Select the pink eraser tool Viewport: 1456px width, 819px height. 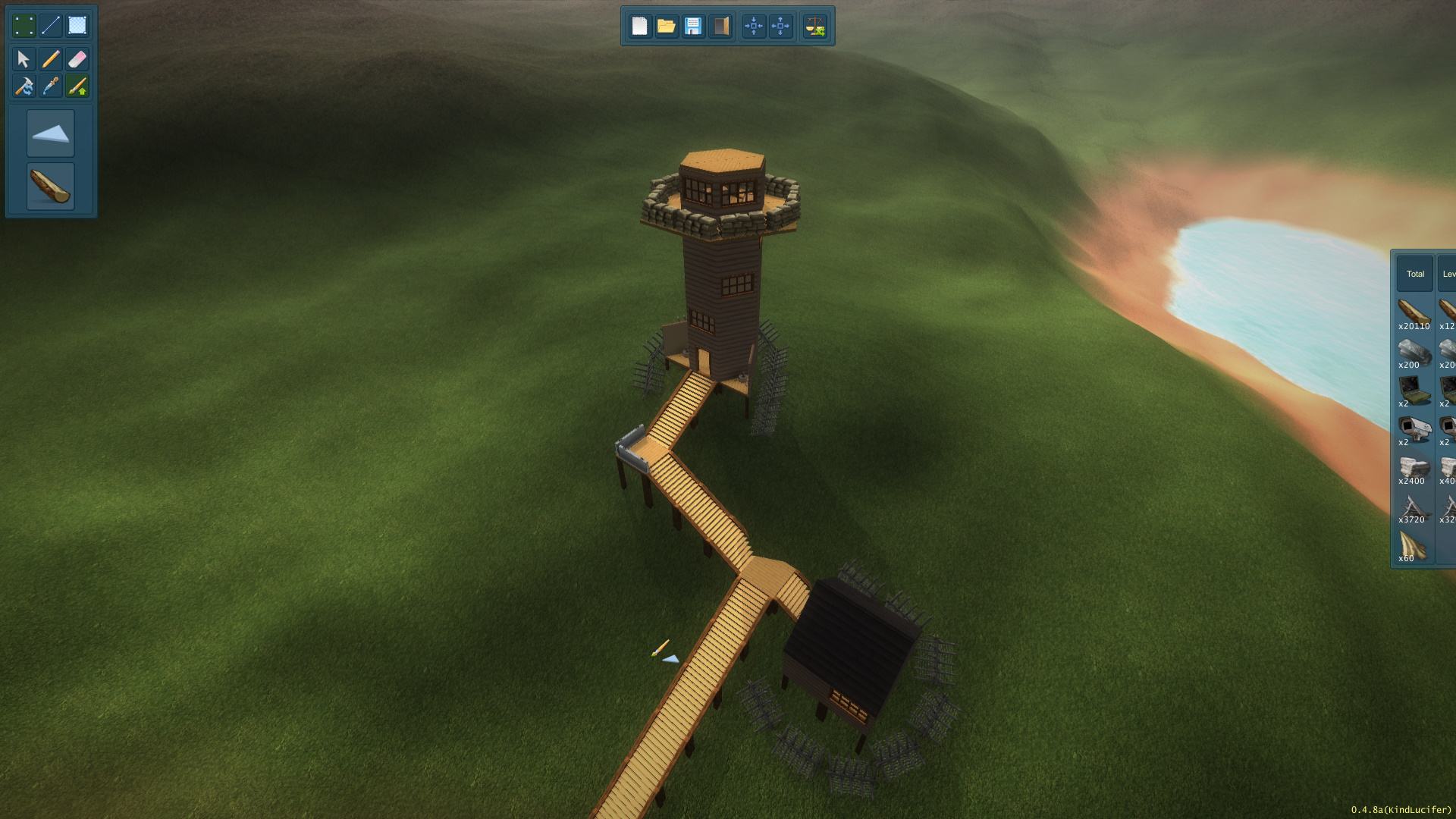[77, 59]
